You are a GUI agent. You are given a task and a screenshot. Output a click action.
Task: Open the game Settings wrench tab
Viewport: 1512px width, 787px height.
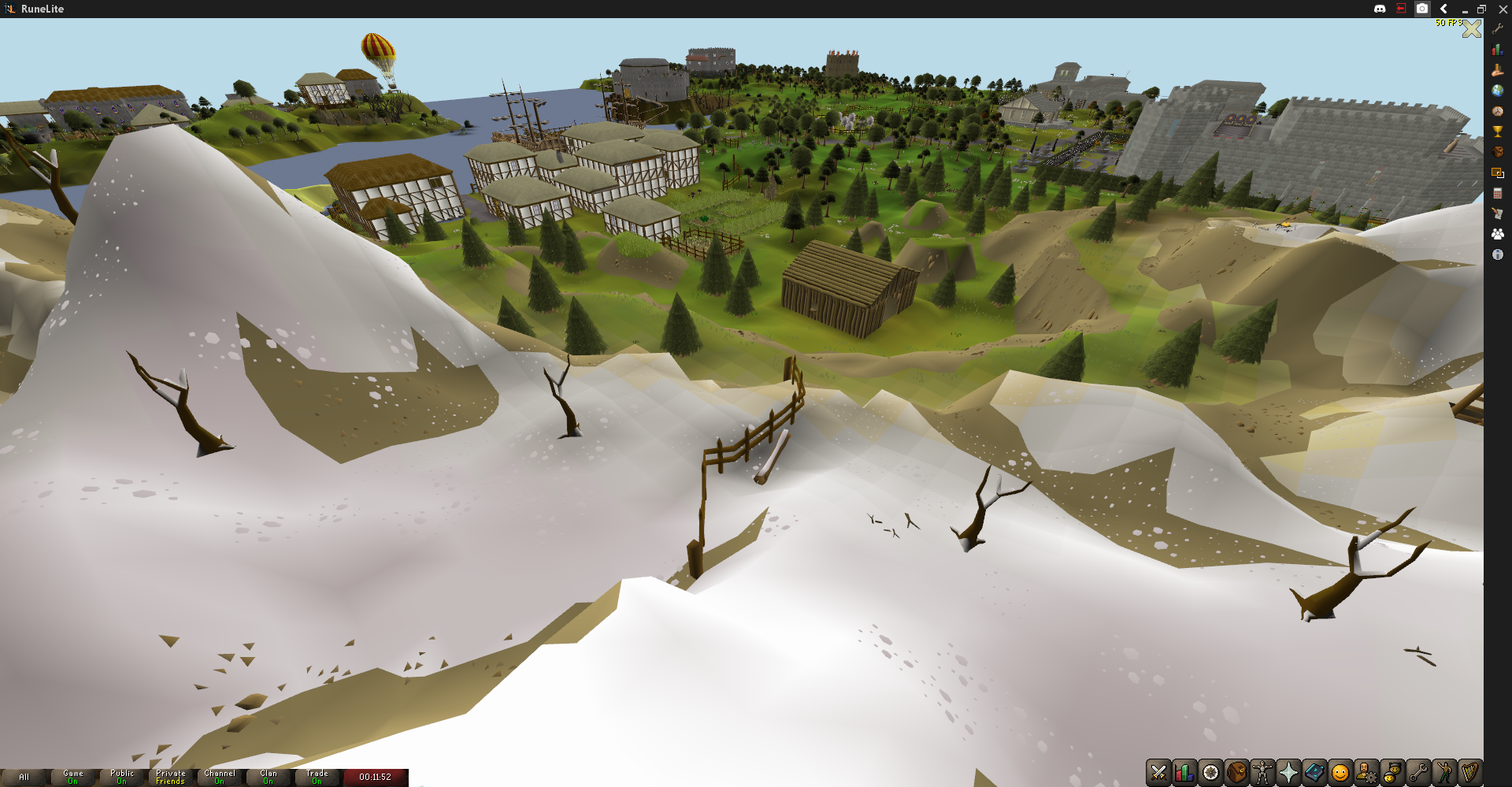point(1418,773)
